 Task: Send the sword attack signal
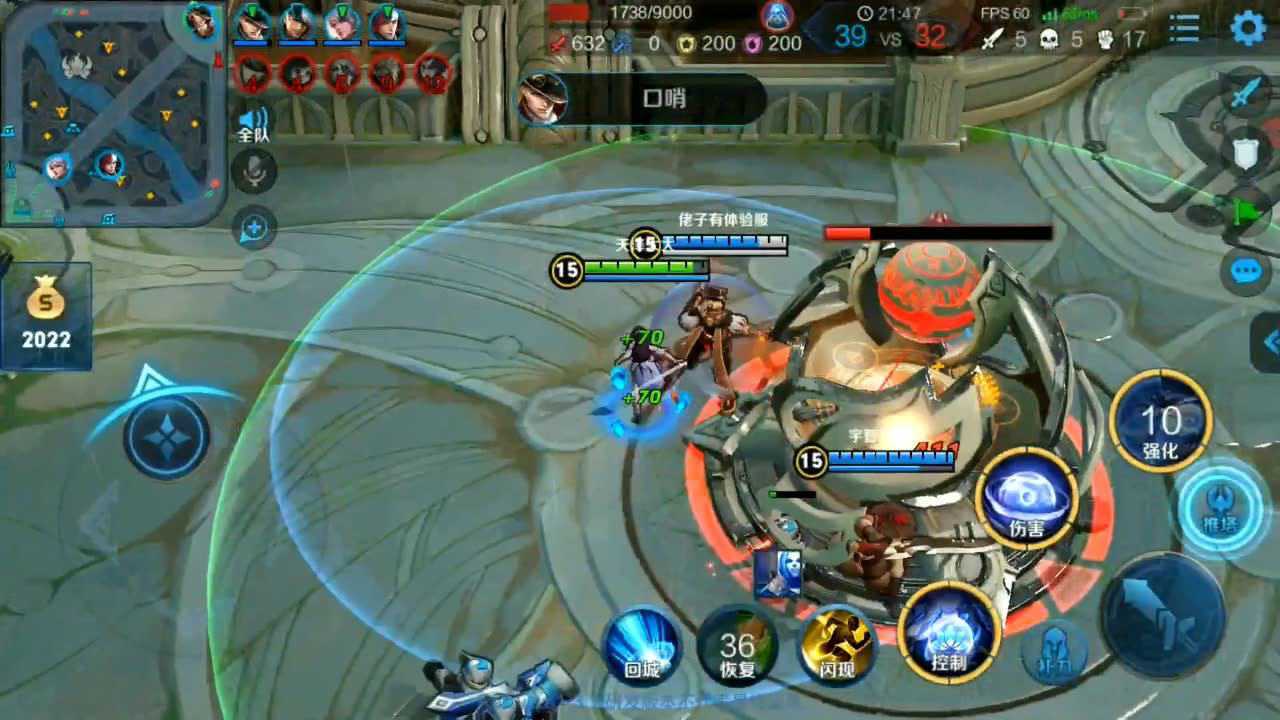point(1244,95)
